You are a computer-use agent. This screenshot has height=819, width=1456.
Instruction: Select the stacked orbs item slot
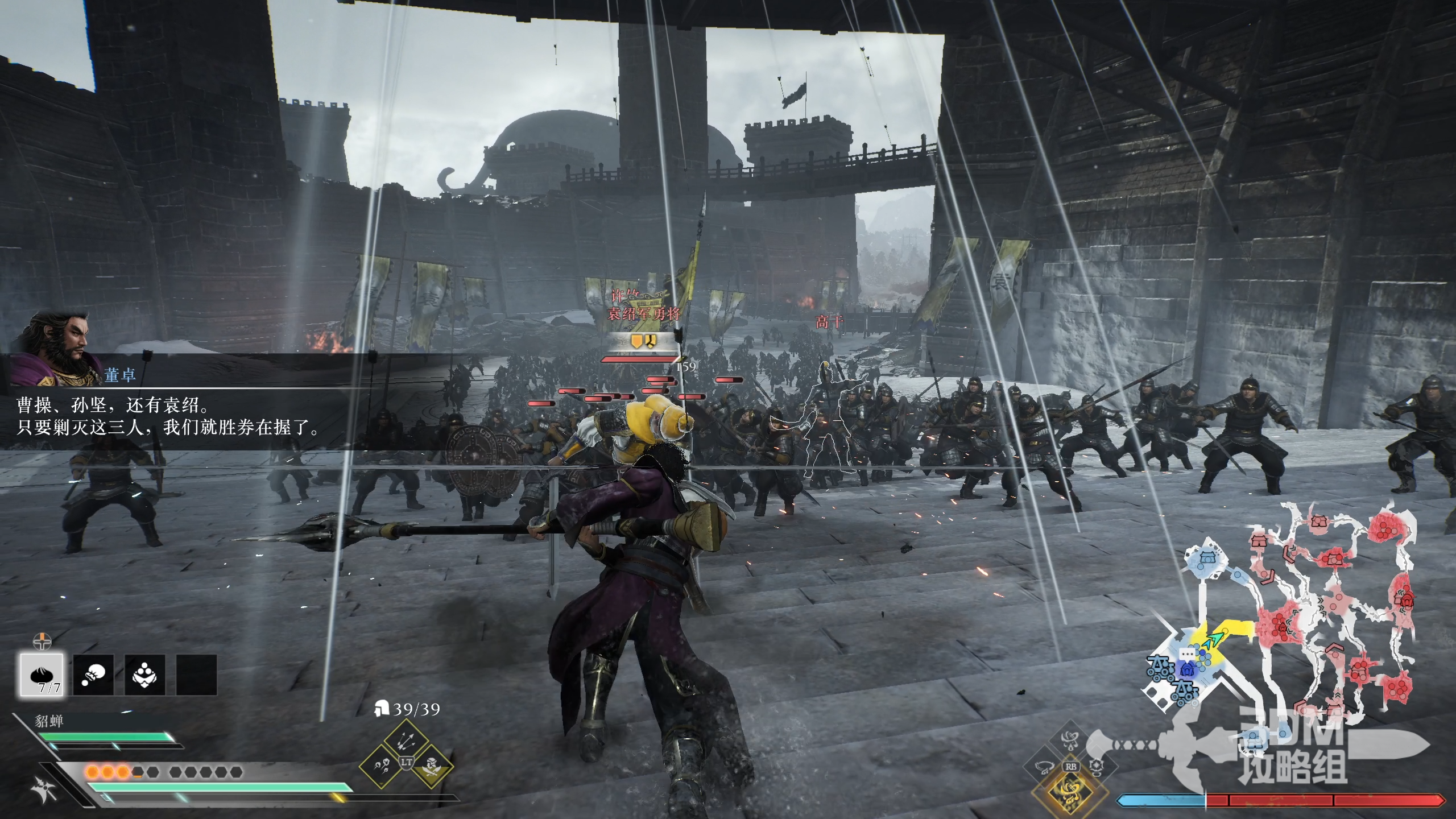point(145,675)
